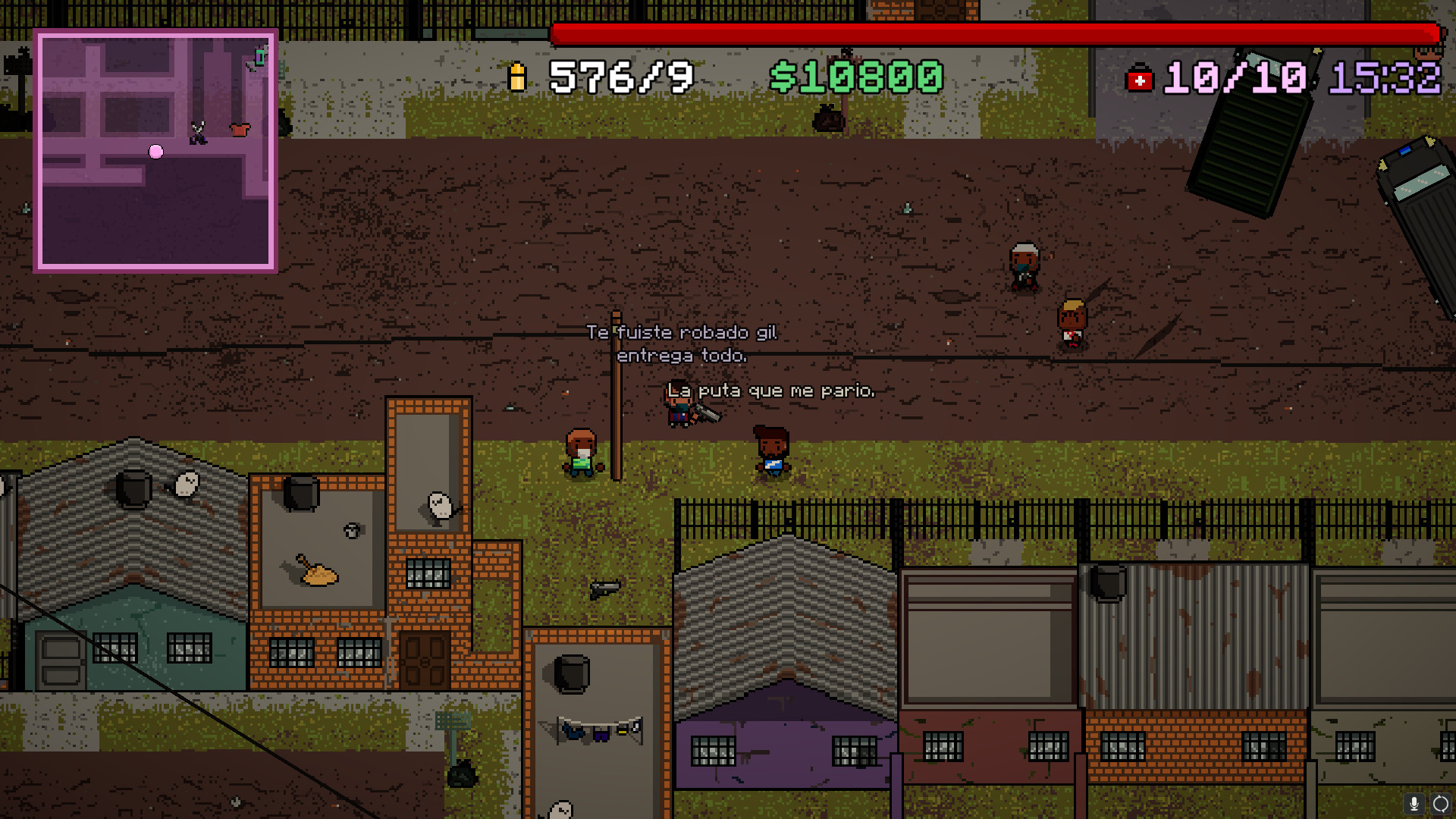Expand the clock showing 15:32
Image resolution: width=1456 pixels, height=819 pixels.
point(1388,77)
